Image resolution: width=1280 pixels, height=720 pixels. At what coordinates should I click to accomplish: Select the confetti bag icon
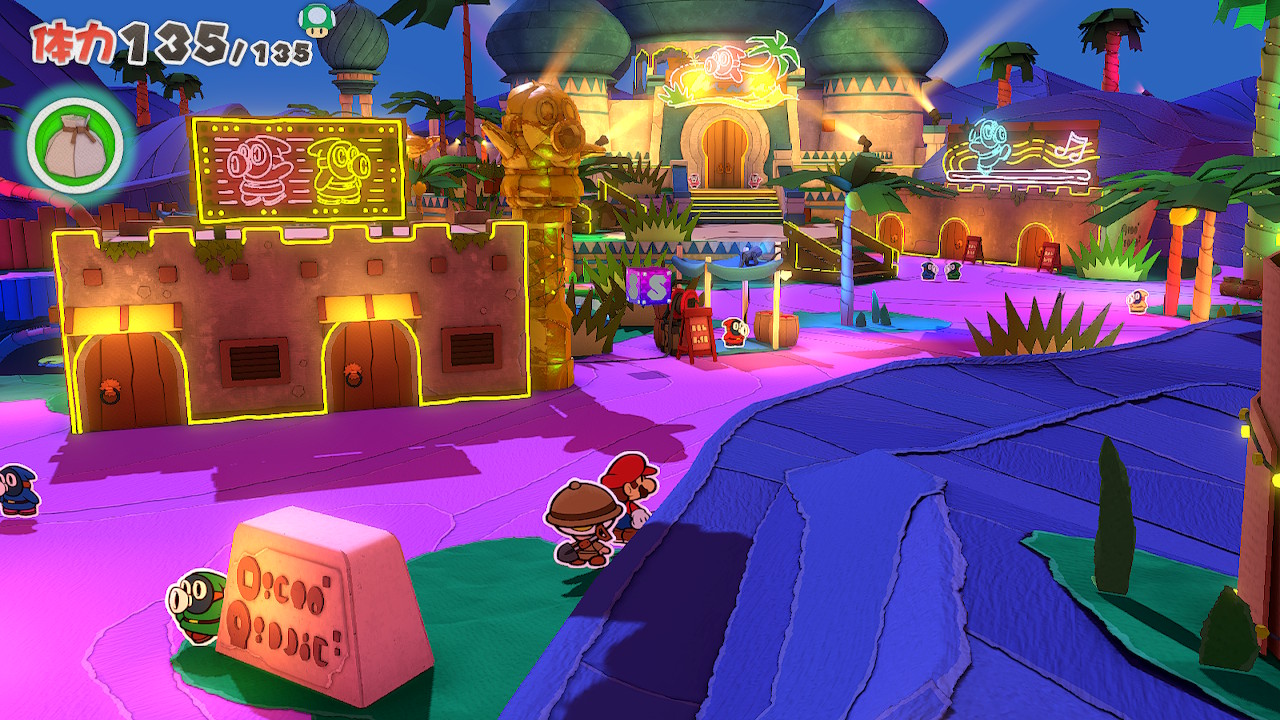[75, 141]
